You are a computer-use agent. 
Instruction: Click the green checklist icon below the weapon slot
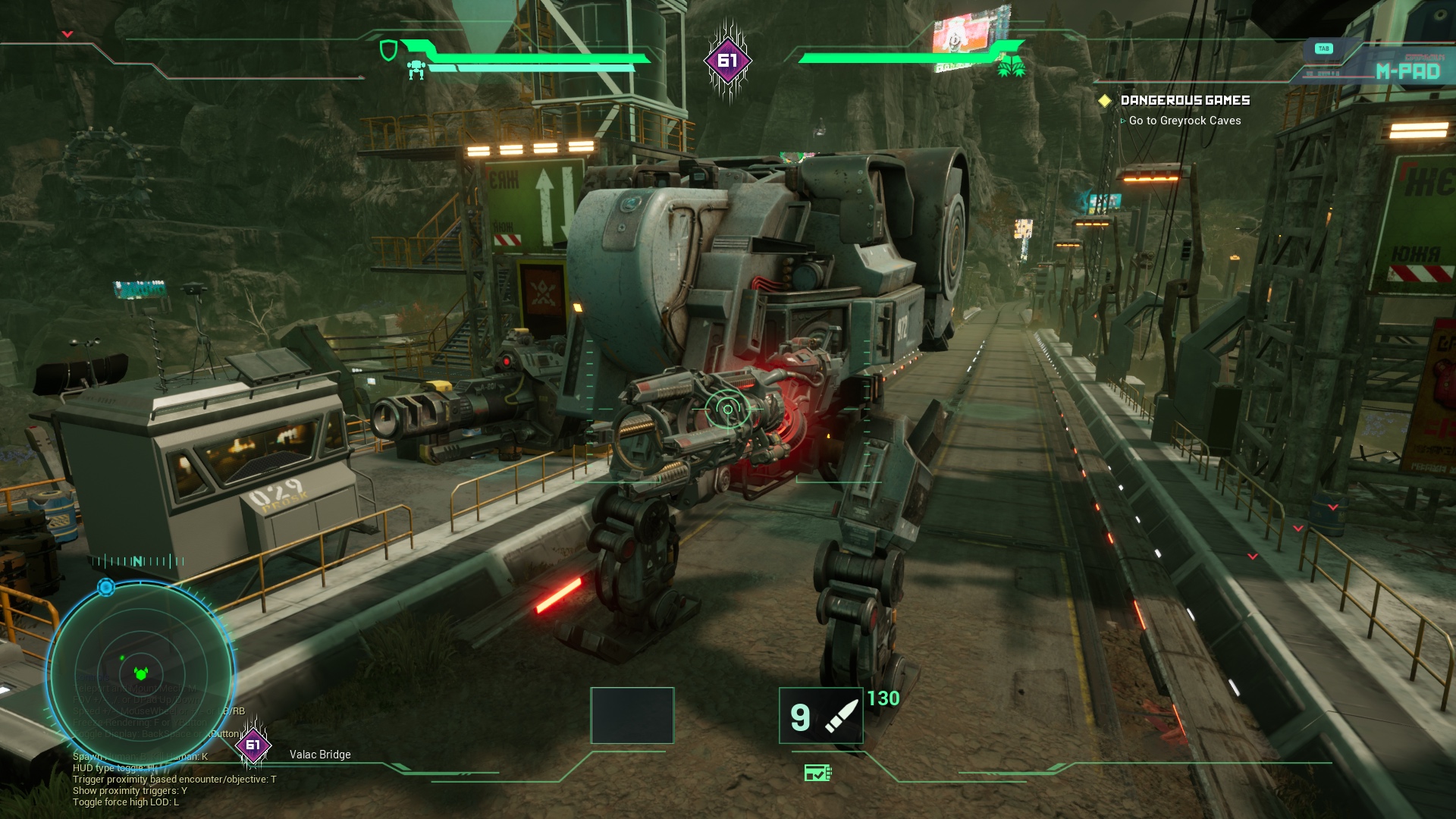coord(817,773)
